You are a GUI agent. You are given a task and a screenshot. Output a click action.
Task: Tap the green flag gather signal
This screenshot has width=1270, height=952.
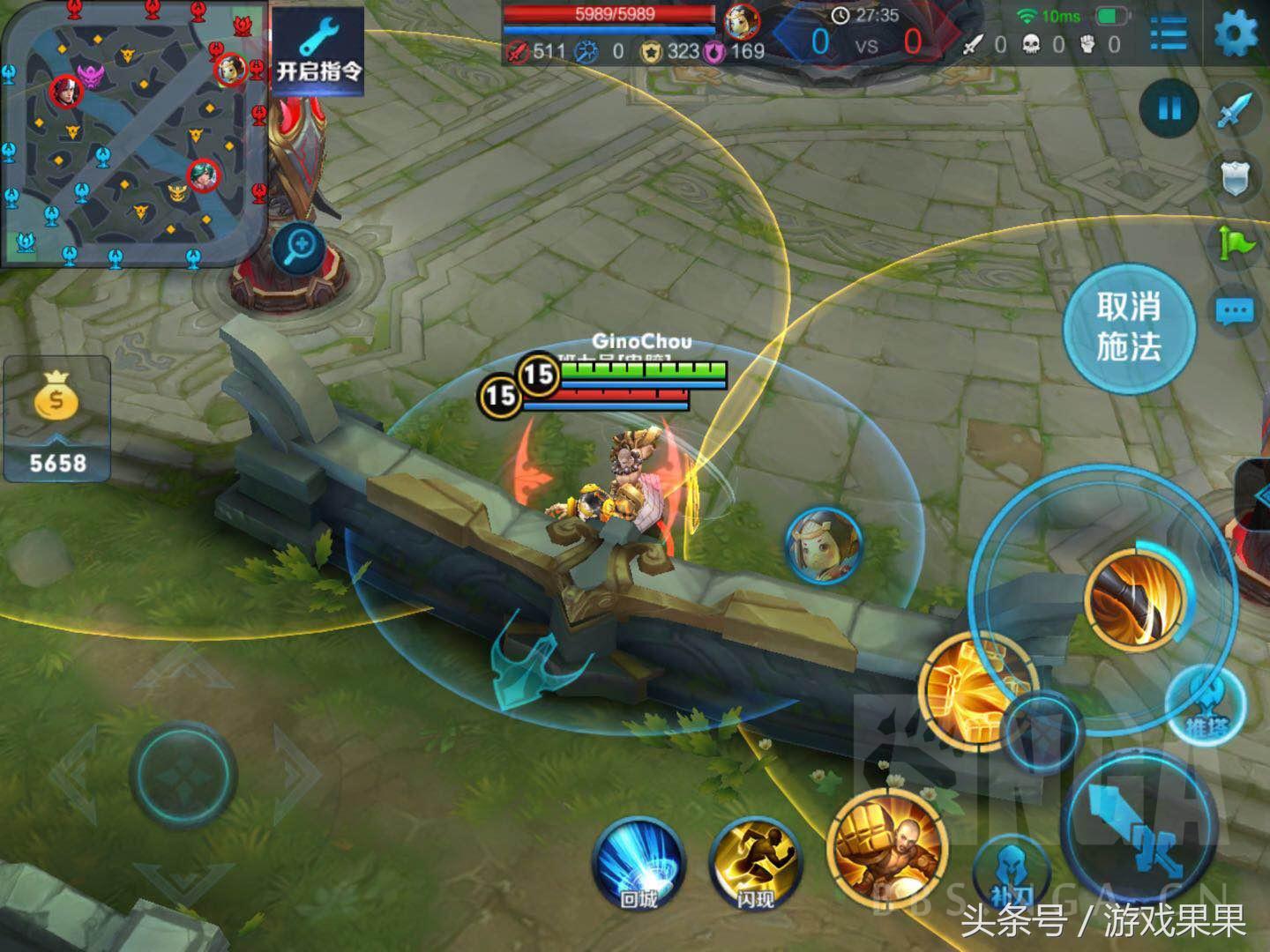(x=1236, y=243)
